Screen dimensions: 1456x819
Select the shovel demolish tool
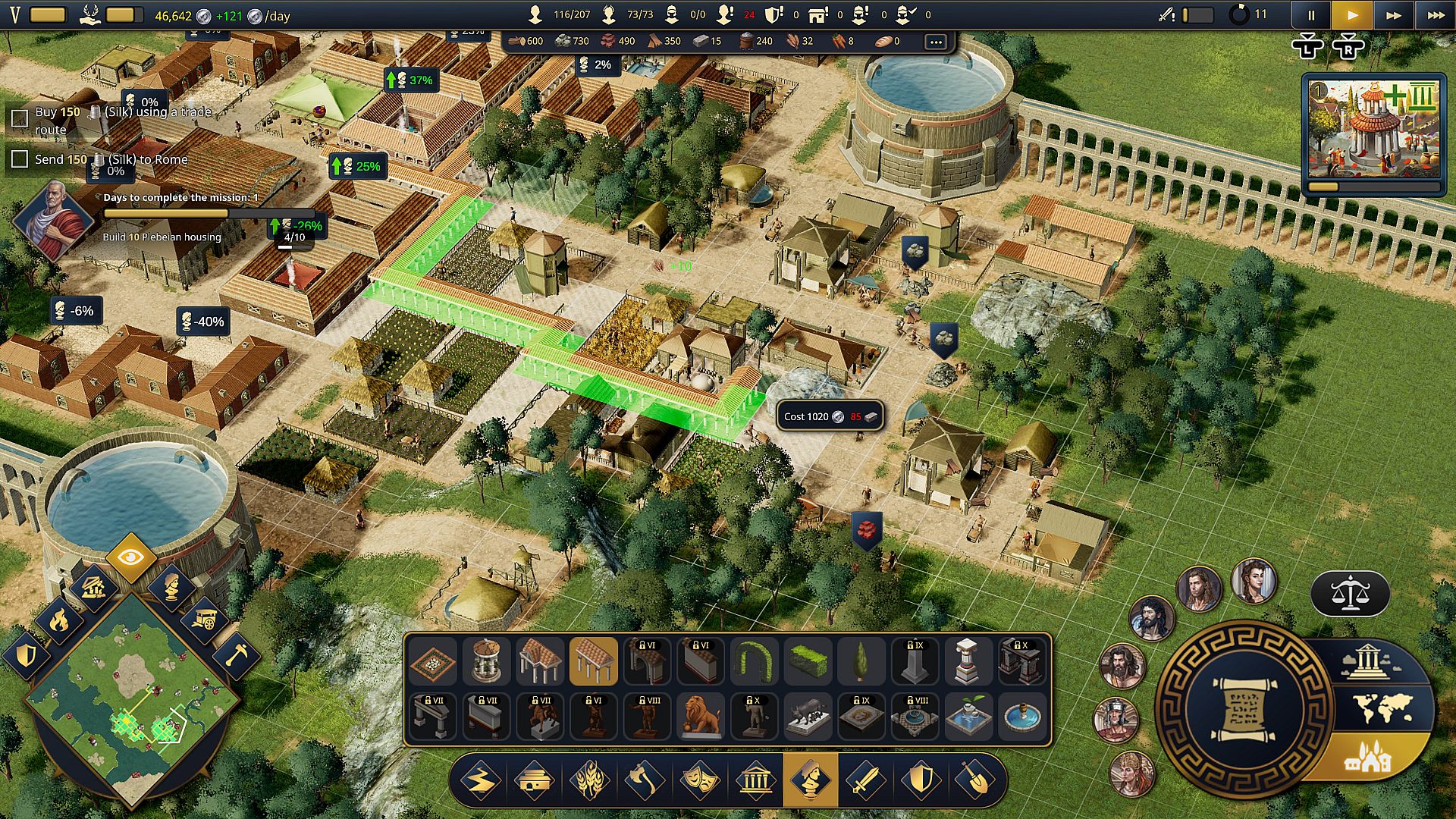tap(975, 780)
